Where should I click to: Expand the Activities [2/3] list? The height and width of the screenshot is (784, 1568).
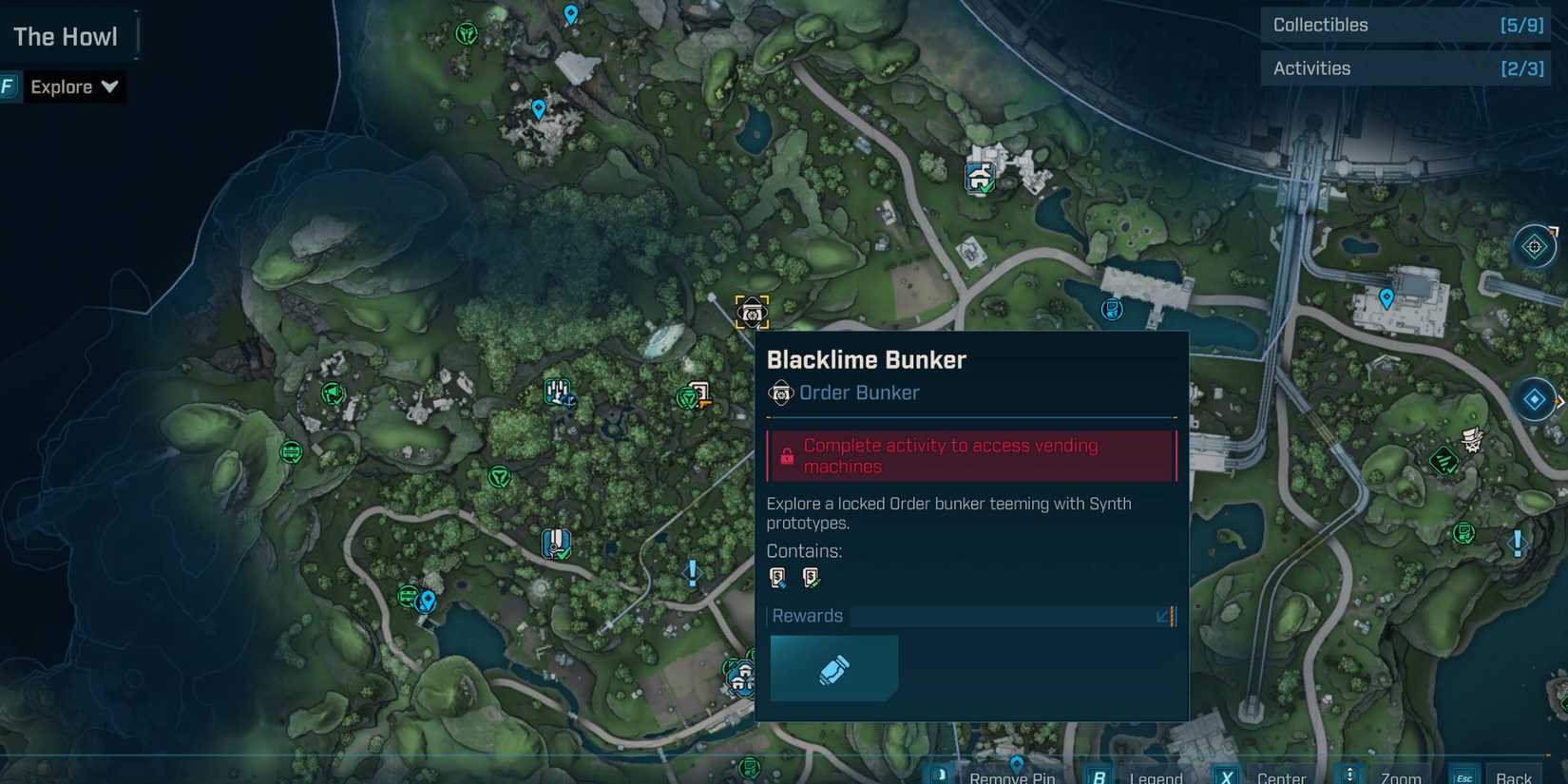(x=1405, y=67)
